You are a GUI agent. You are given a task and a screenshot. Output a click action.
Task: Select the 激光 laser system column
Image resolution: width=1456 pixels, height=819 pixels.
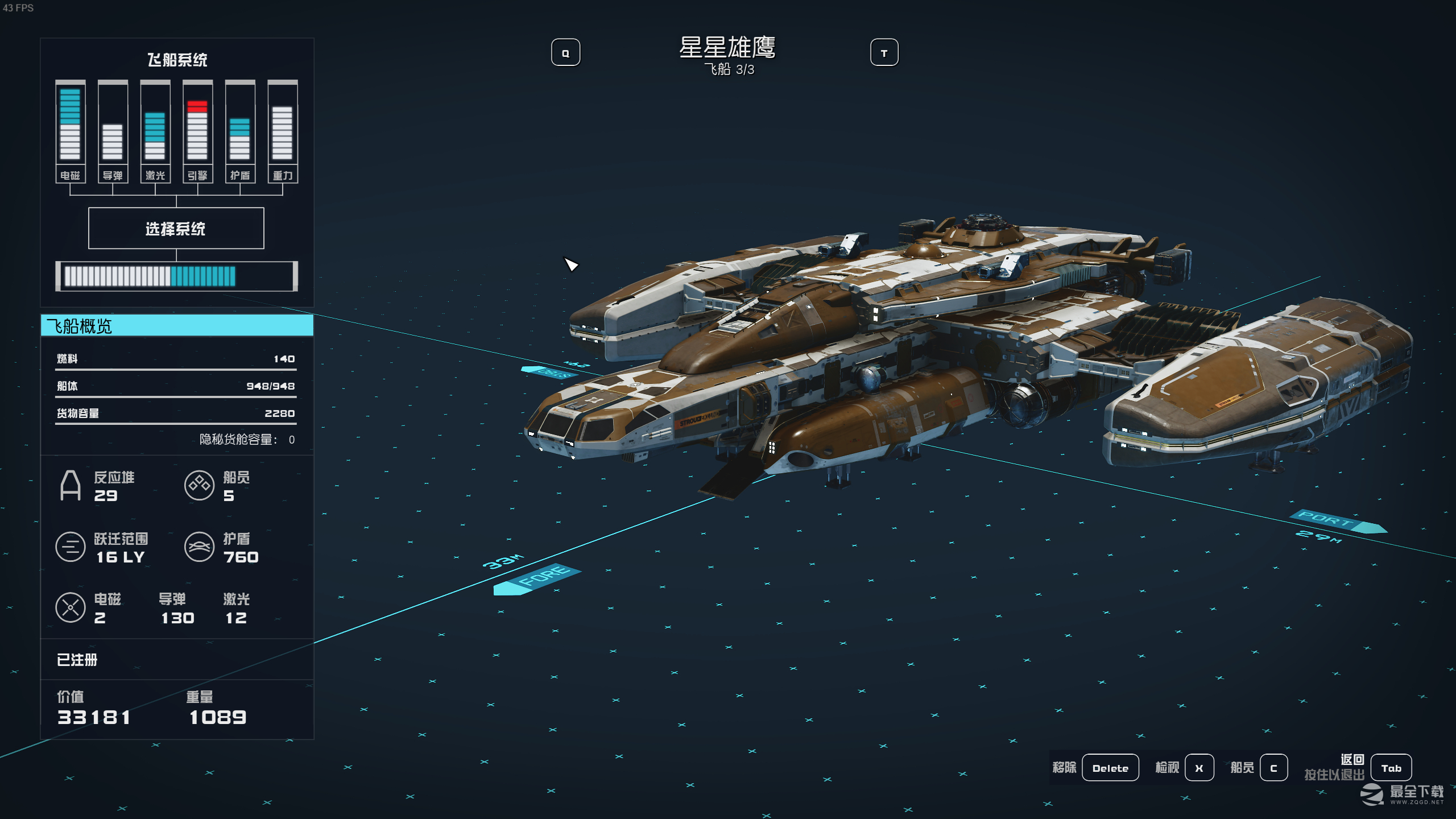coord(155,131)
